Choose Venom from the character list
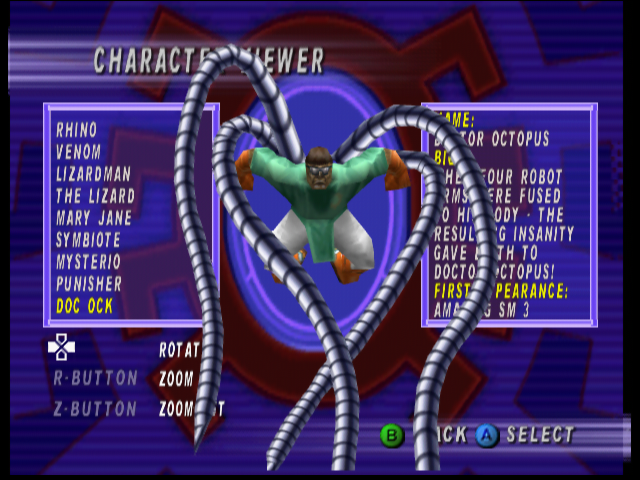Screen dimensions: 640x480 (79, 152)
